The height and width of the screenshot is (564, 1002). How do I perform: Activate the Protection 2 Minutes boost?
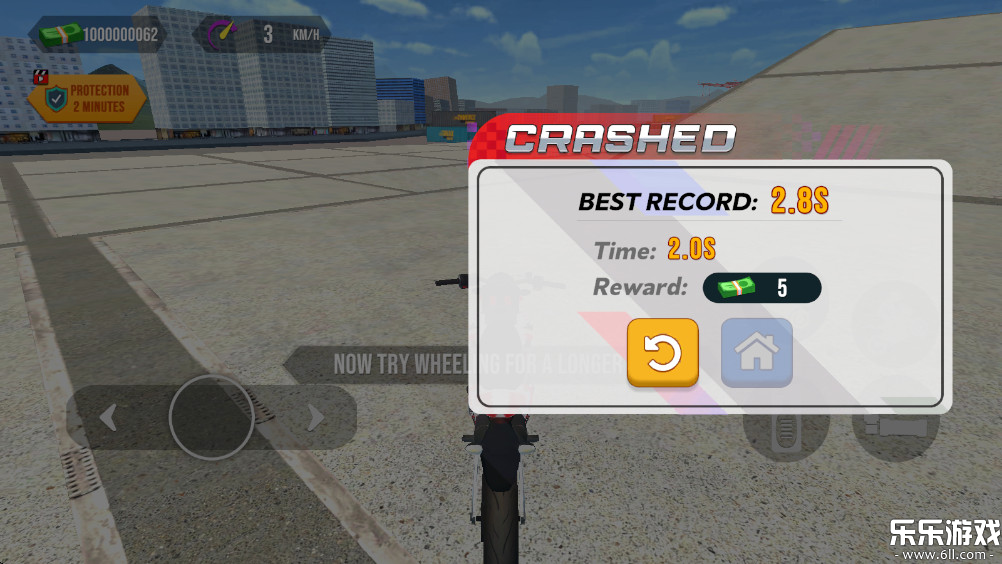(x=88, y=98)
